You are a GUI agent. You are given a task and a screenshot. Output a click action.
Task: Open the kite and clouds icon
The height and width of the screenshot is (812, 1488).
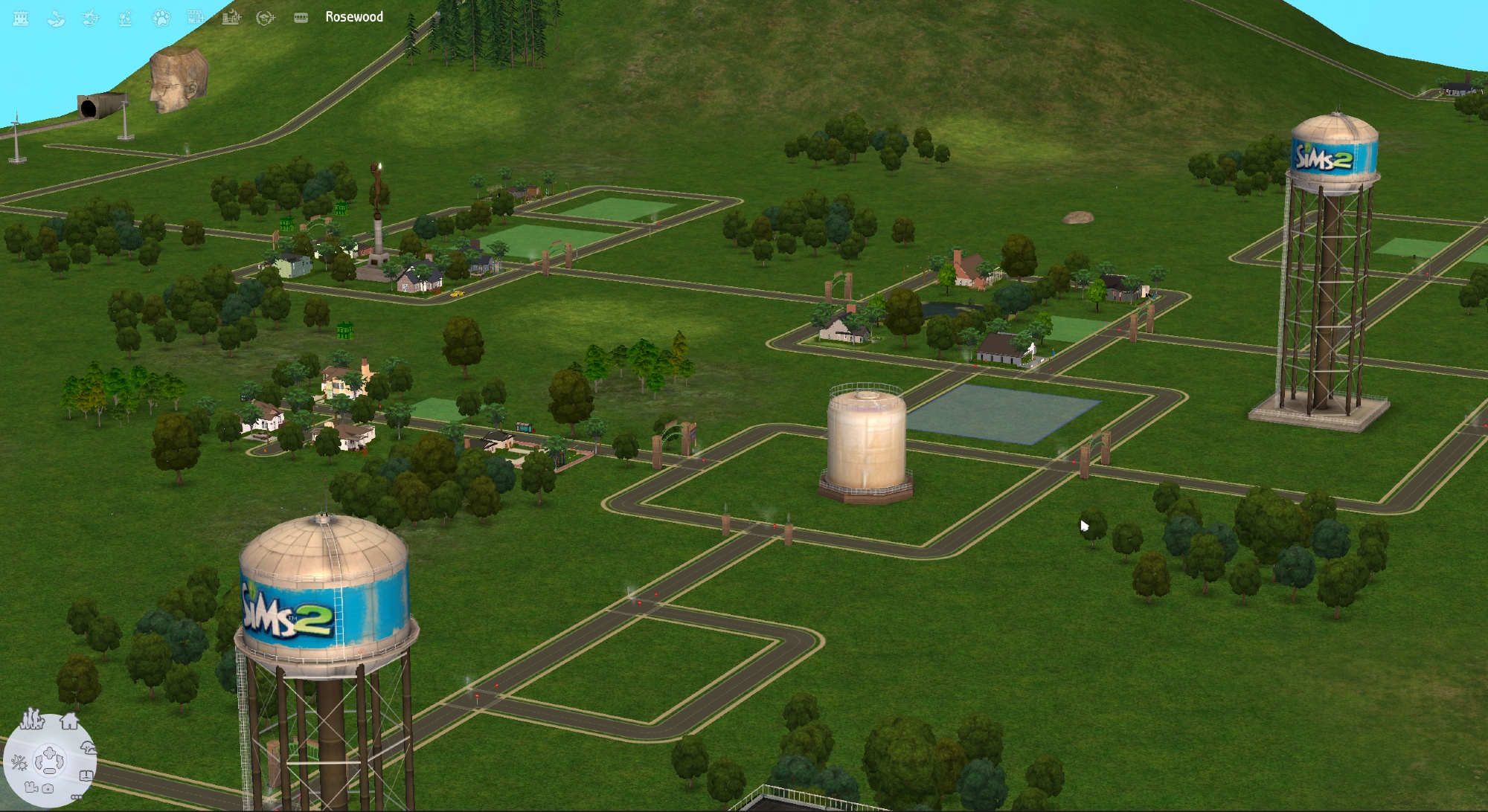coord(56,18)
